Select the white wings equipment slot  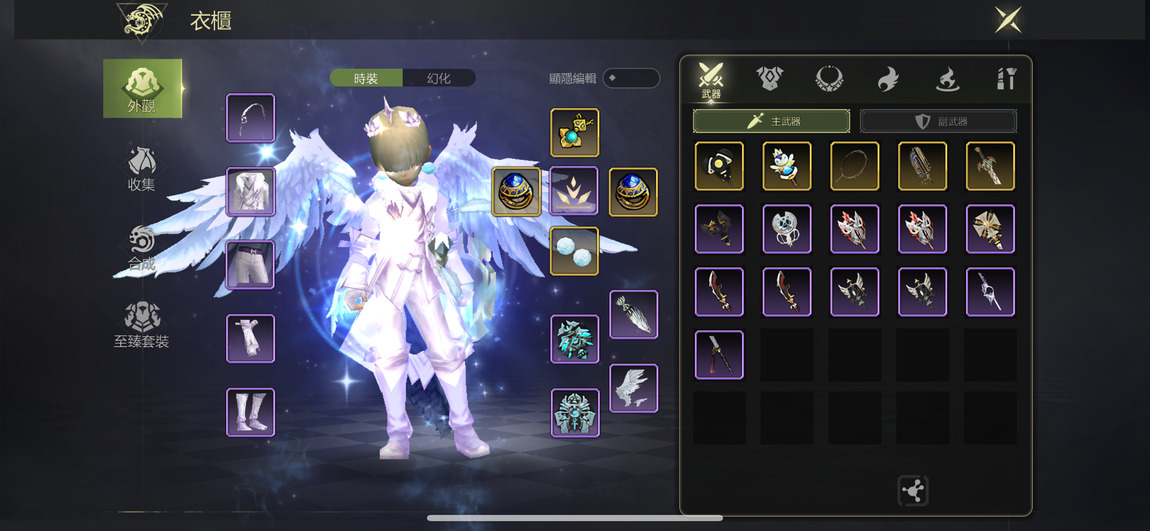click(x=633, y=388)
